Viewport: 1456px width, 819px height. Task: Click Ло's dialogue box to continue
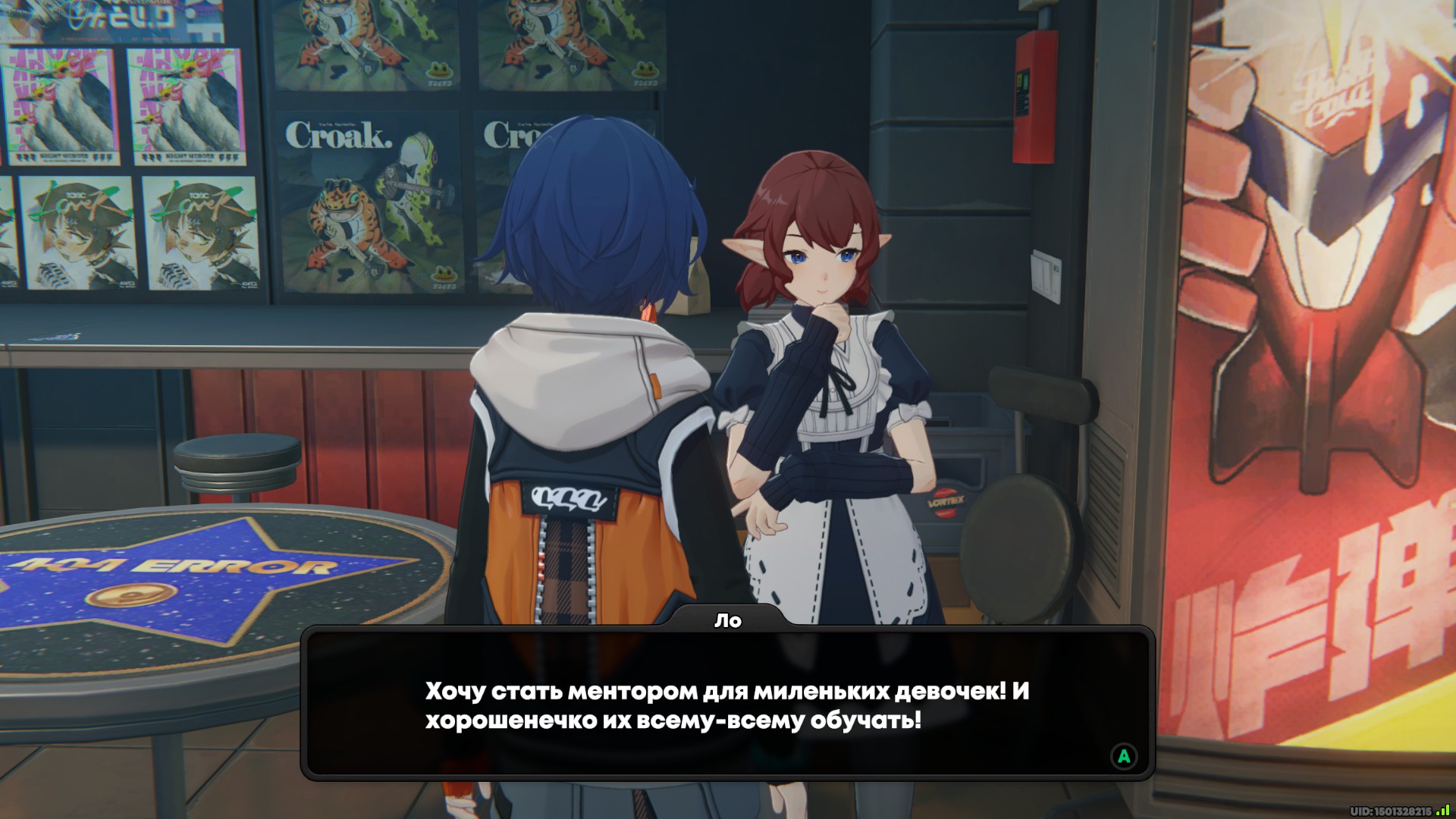tap(726, 705)
